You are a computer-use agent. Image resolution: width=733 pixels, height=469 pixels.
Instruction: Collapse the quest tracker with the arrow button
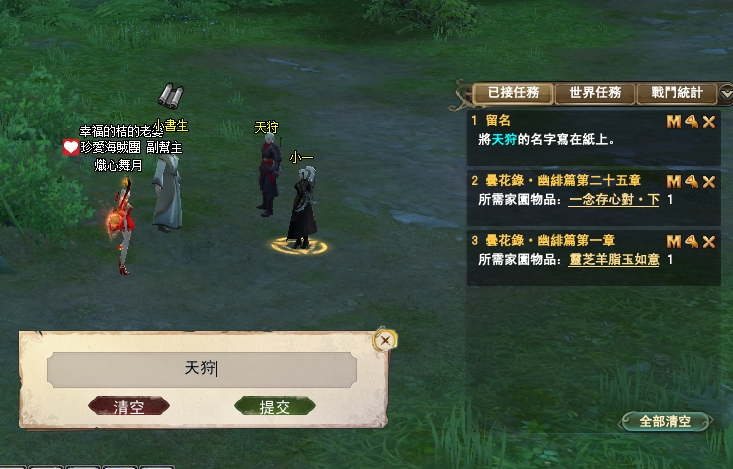click(x=726, y=93)
